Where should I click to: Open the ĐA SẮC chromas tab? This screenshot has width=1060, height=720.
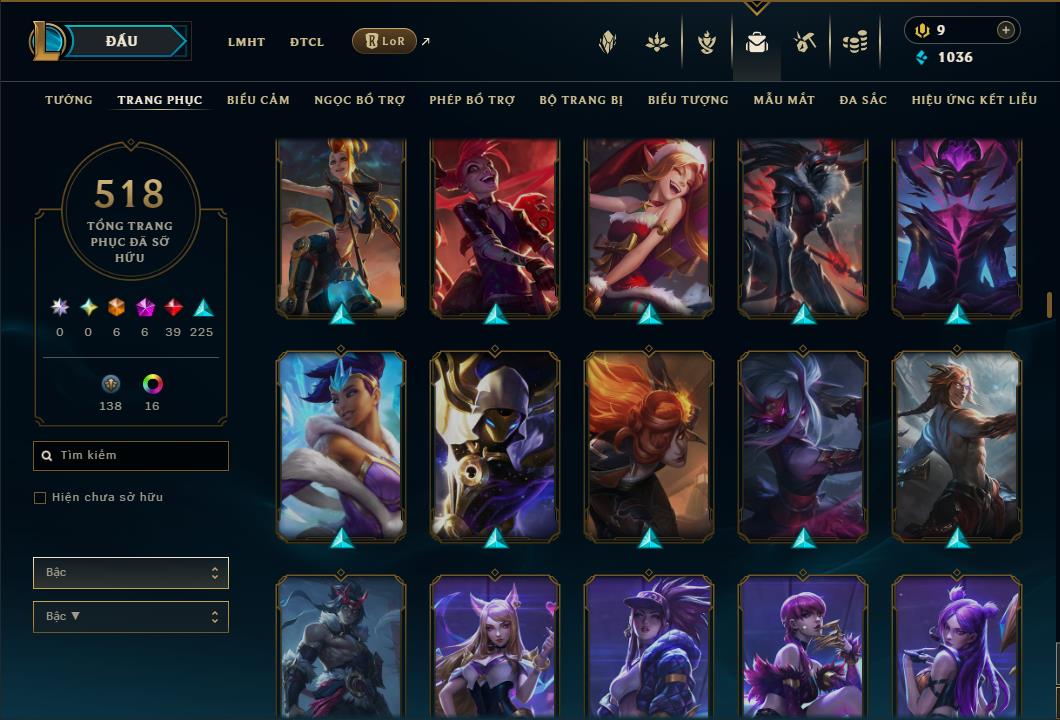(x=863, y=100)
